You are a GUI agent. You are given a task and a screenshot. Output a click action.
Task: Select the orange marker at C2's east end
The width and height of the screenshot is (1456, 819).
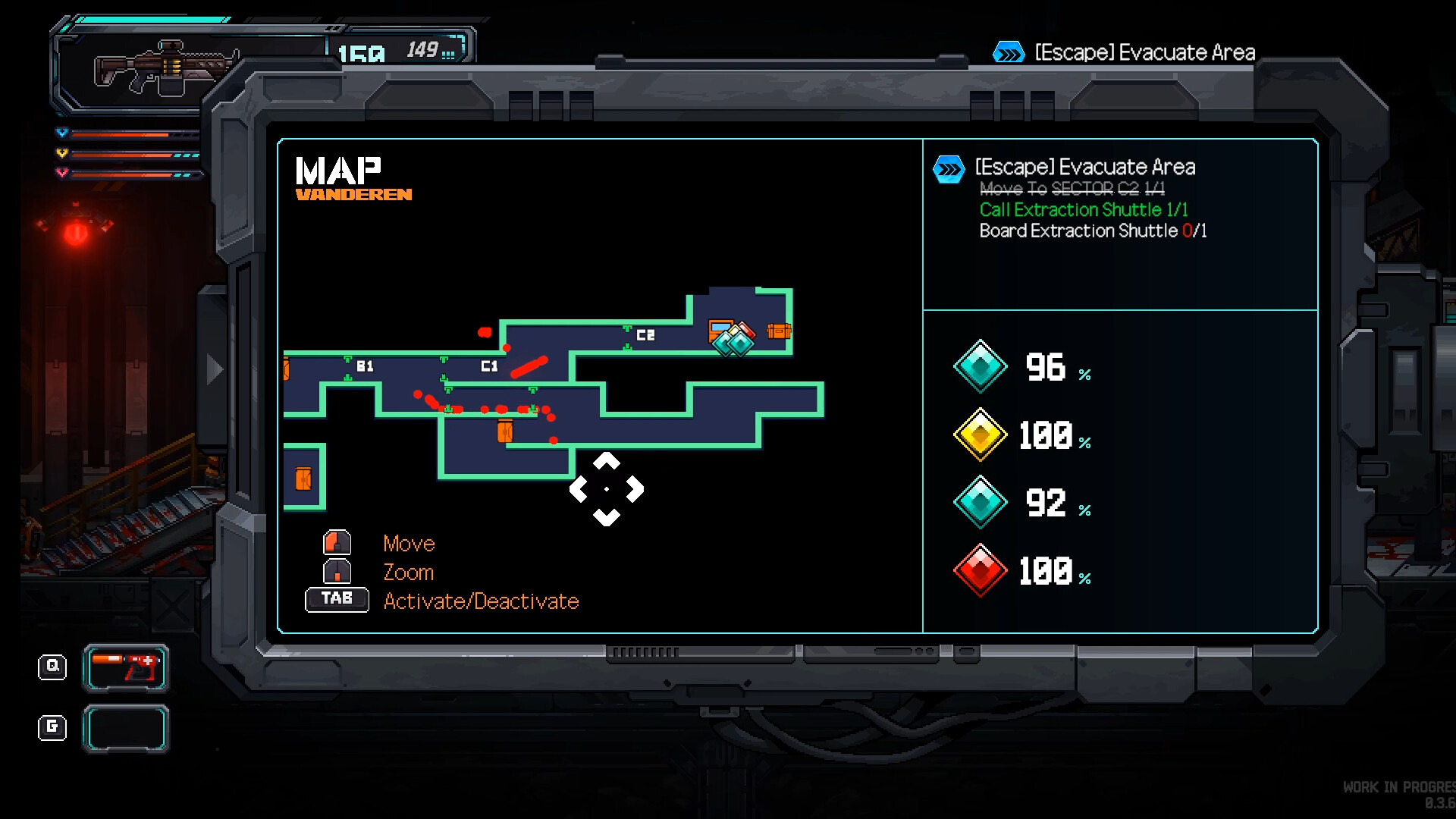(x=779, y=331)
